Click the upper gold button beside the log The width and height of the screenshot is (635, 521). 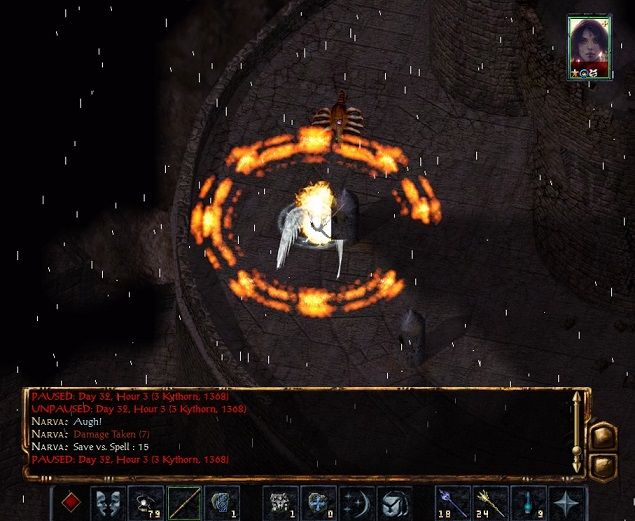[604, 435]
